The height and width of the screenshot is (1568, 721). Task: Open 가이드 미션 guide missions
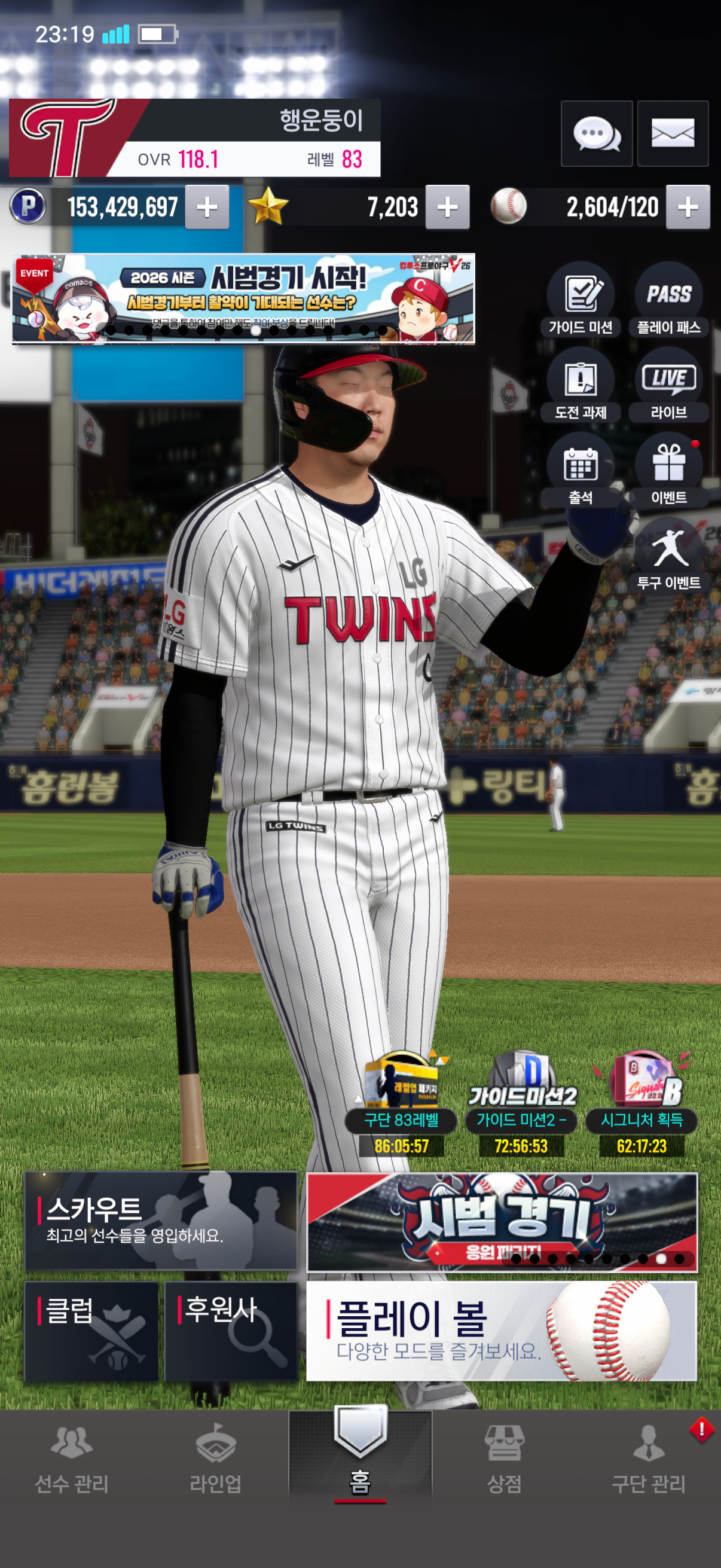click(x=581, y=300)
